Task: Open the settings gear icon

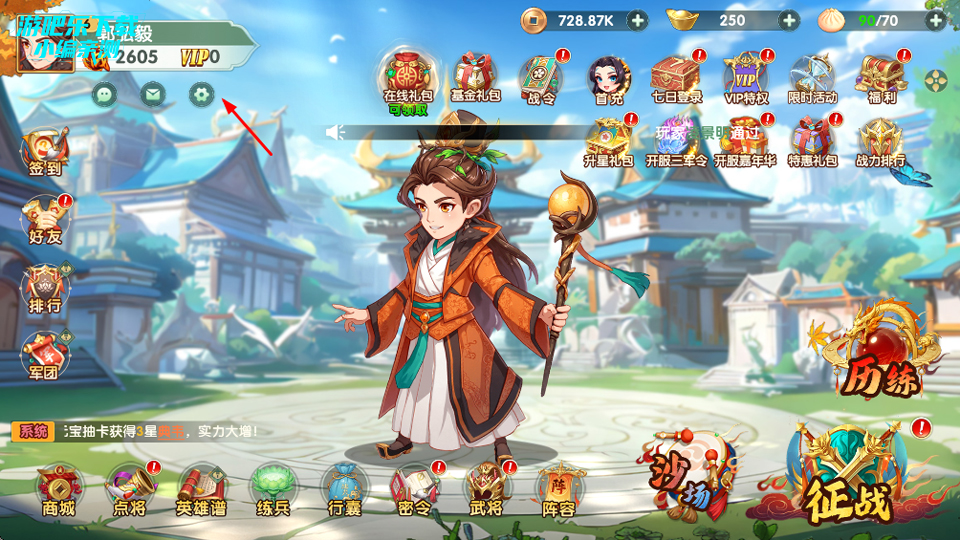Action: click(x=202, y=95)
